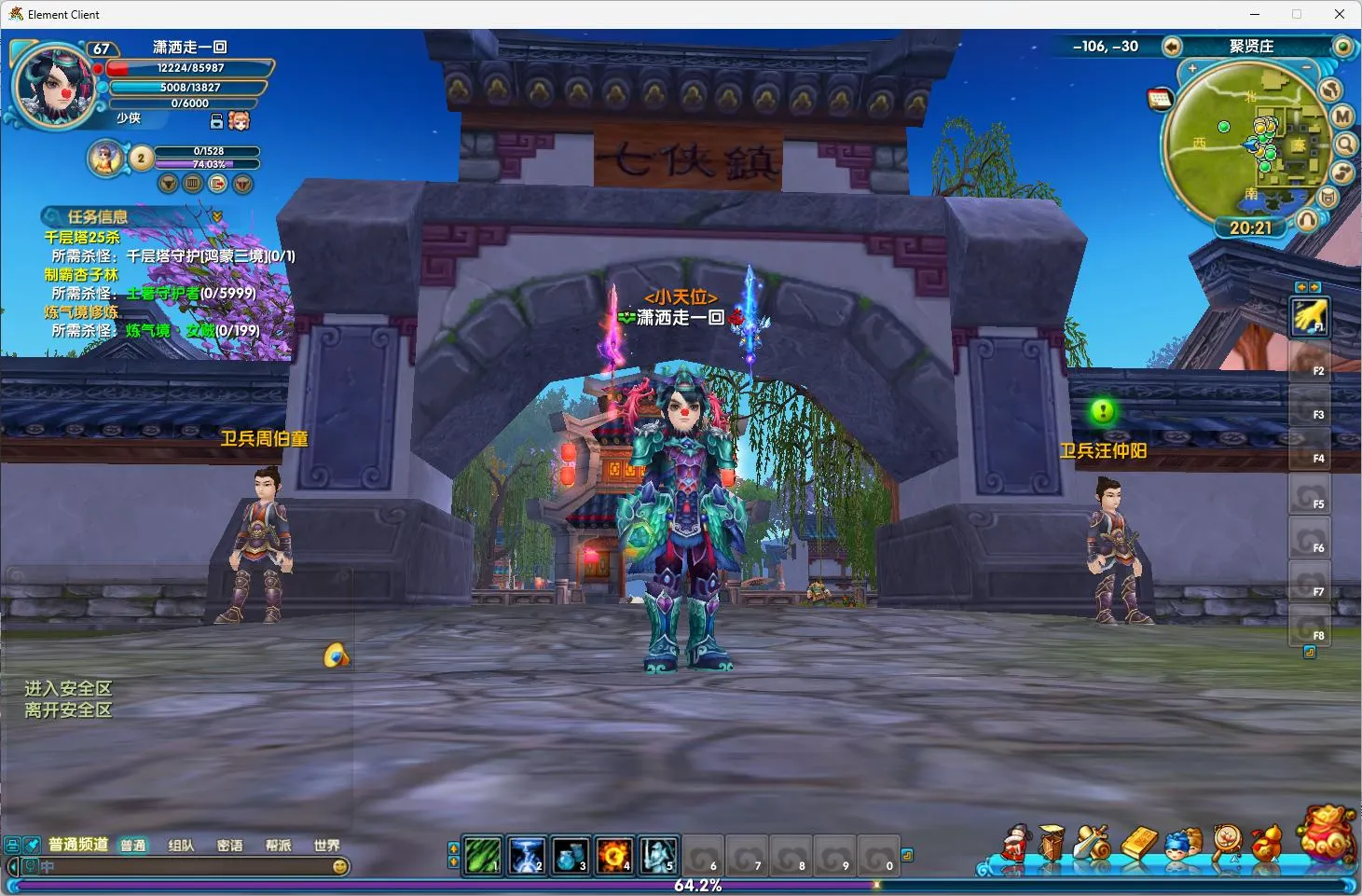Use the blue lightning skill in slot 2
Image resolution: width=1362 pixels, height=896 pixels.
tap(527, 855)
